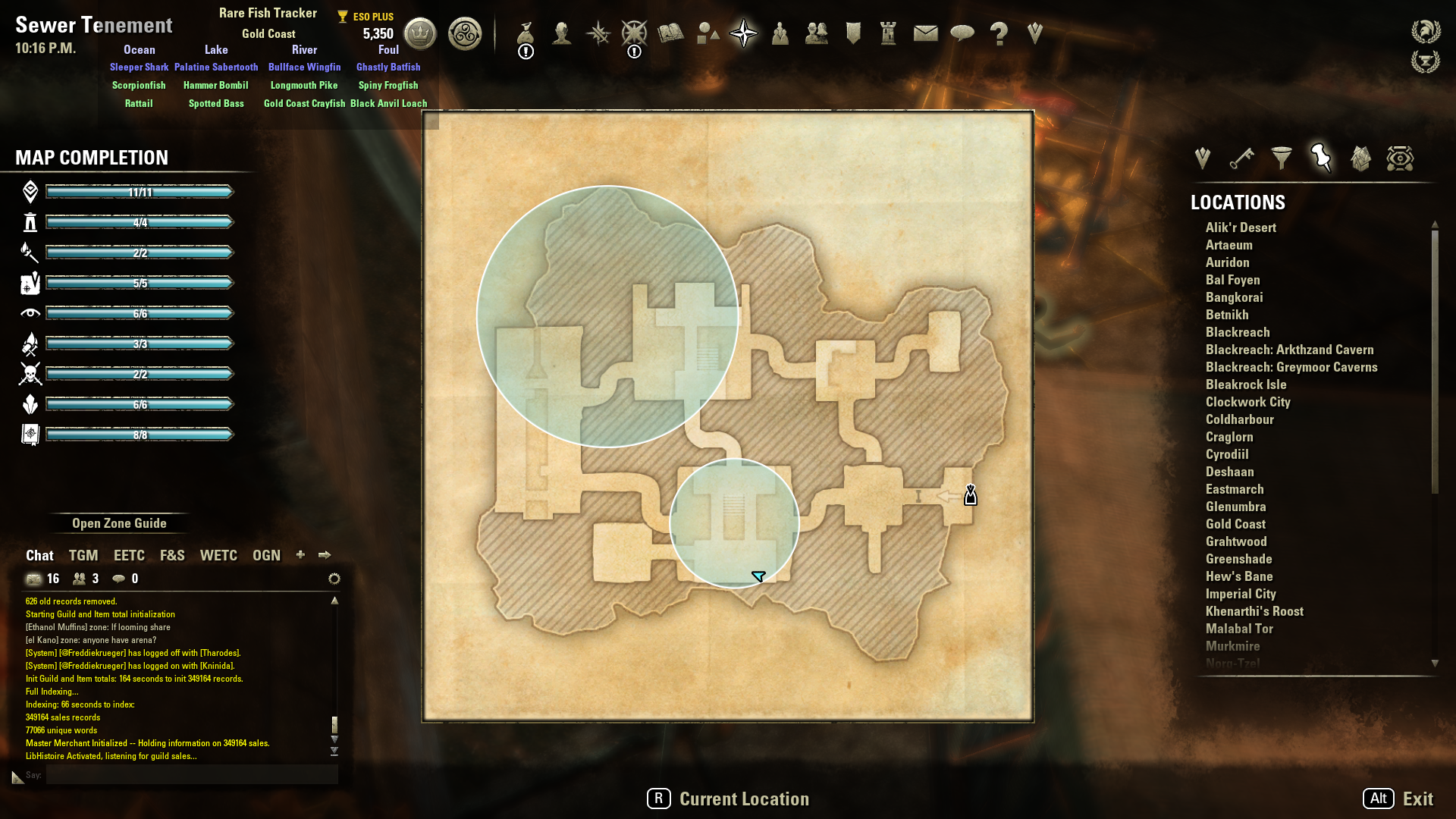Select Gold Coast in the locations list
Viewport: 1456px width, 819px height.
[1235, 524]
